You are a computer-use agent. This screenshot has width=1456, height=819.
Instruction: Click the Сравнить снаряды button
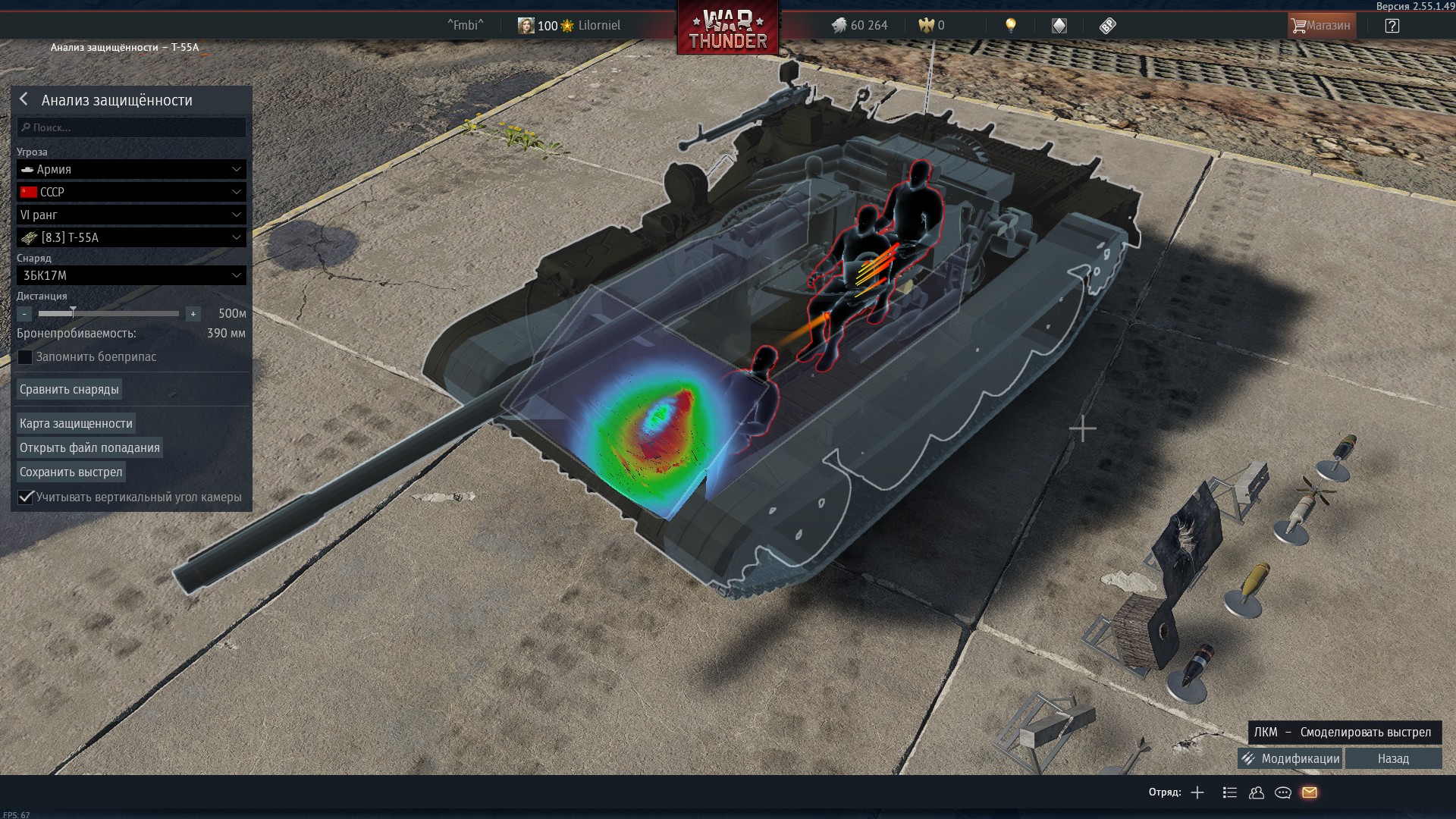point(69,389)
